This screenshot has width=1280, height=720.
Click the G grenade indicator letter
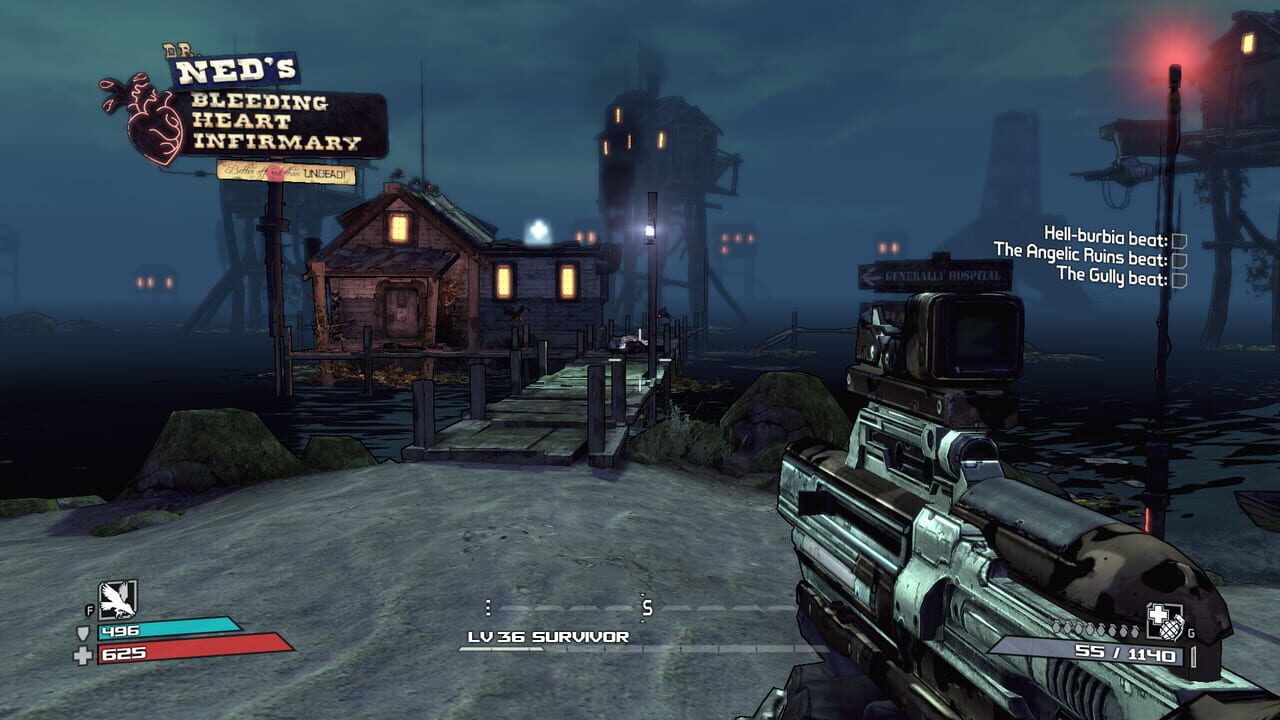point(1190,632)
